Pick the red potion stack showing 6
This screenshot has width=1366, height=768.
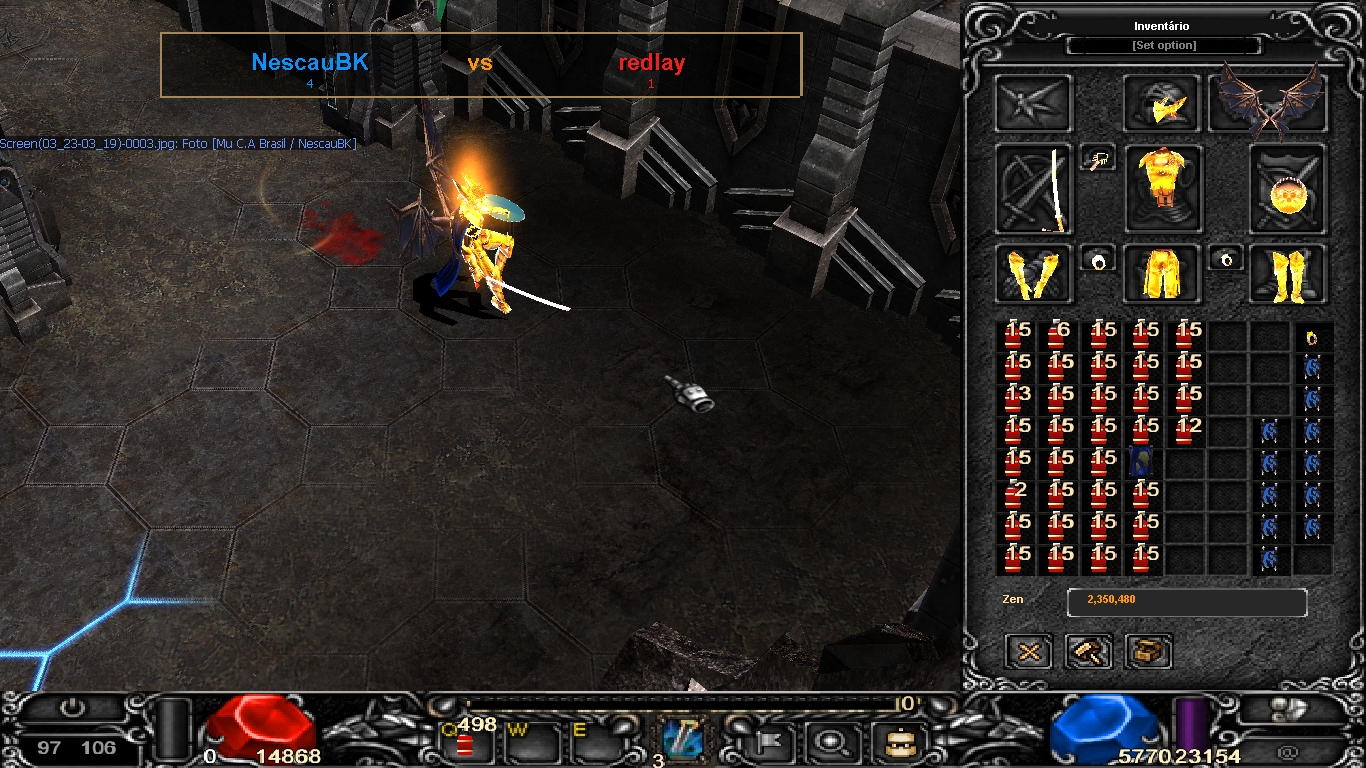click(x=1058, y=336)
